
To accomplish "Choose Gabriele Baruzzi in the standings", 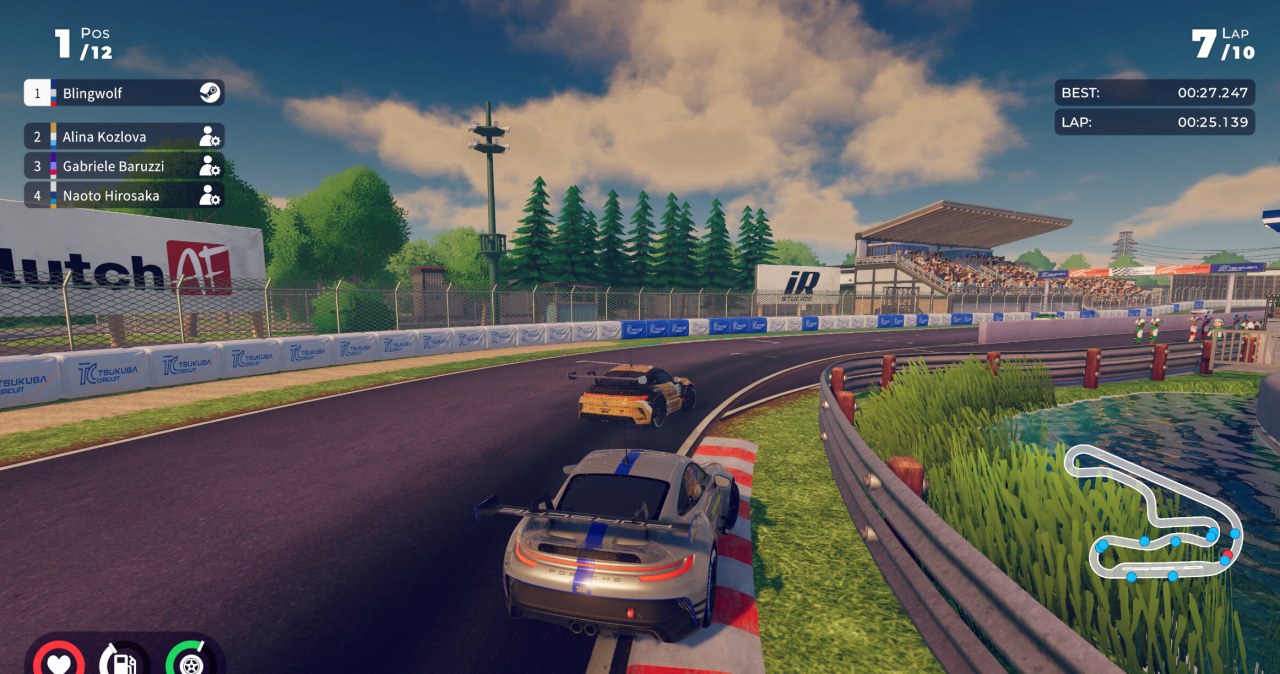I will [124, 166].
